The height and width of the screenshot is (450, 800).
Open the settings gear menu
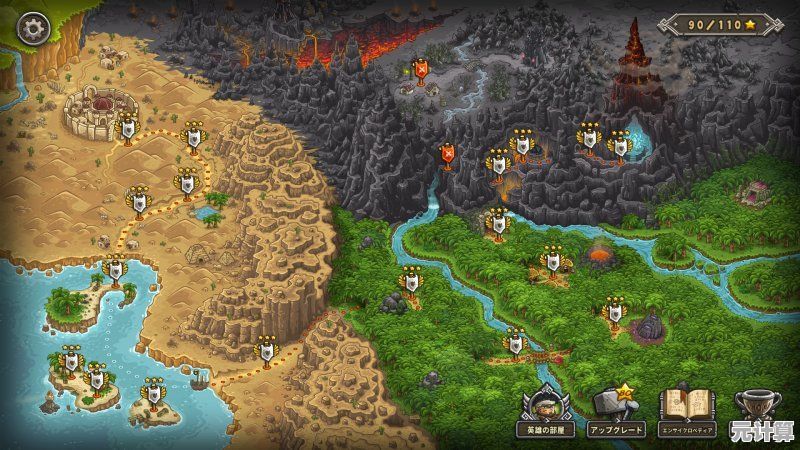click(34, 27)
